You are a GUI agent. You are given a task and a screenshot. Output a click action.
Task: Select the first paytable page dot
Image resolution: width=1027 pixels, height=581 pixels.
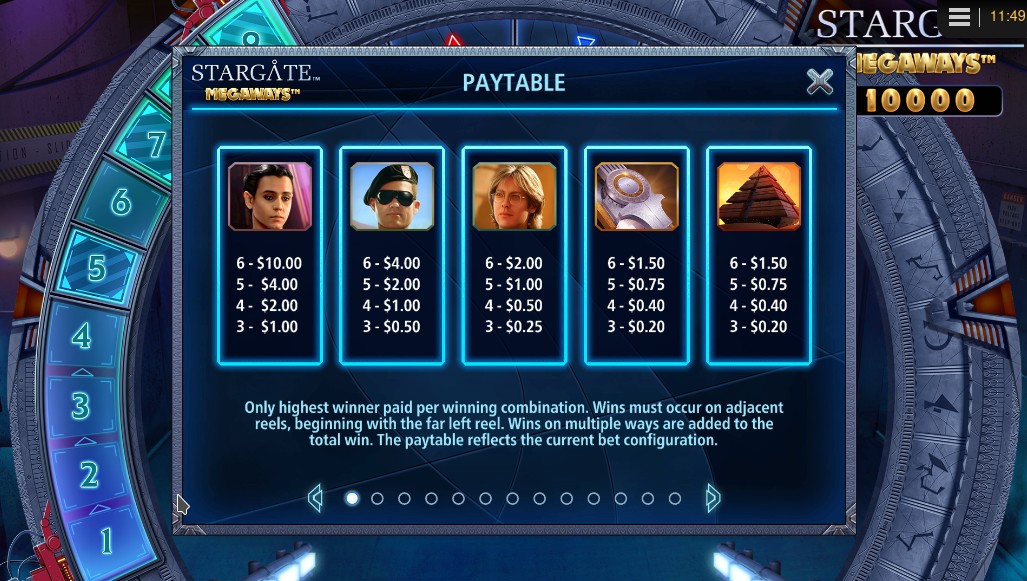(351, 498)
